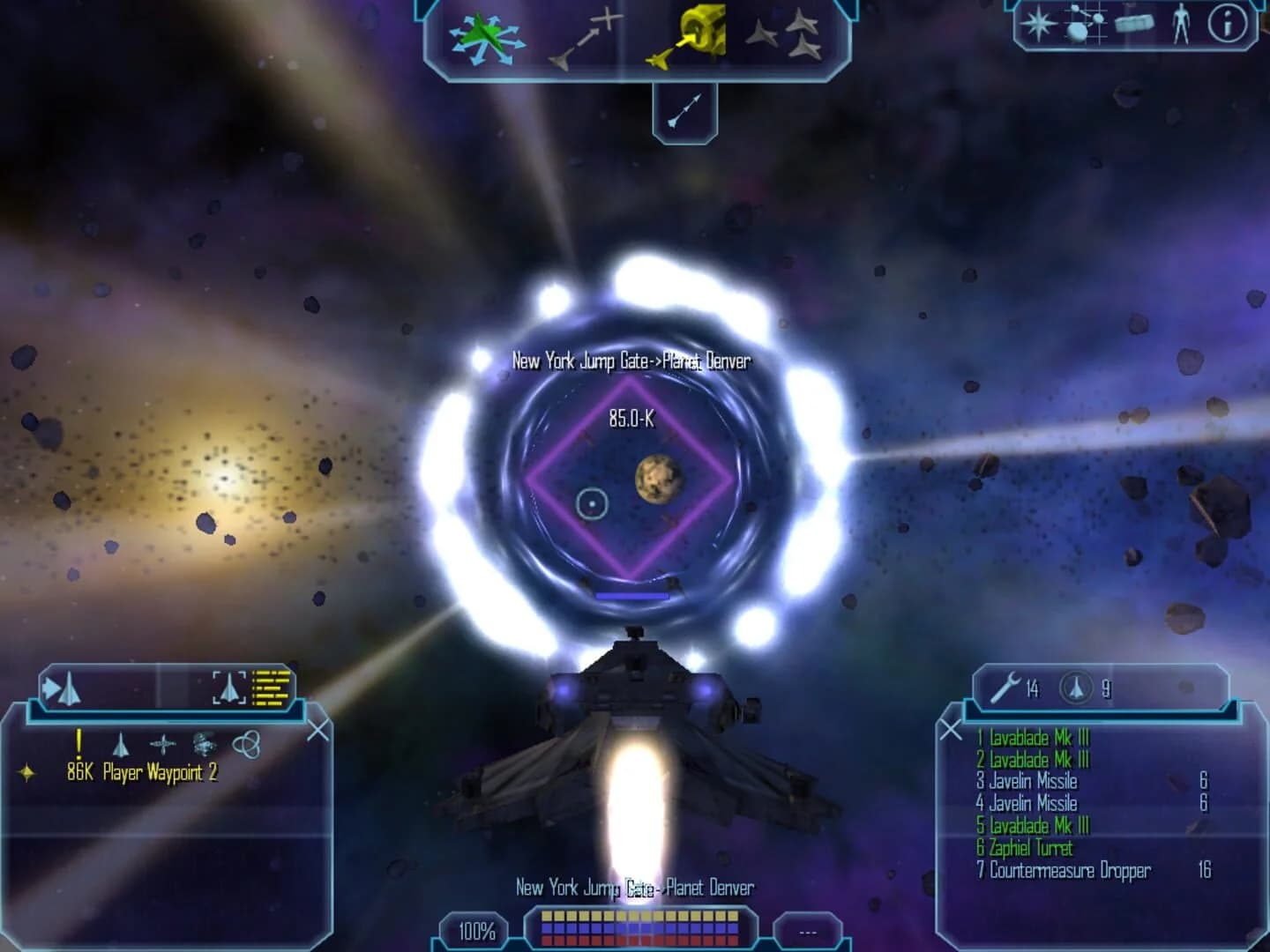Target the New York Jump Gate label

pyautogui.click(x=631, y=360)
